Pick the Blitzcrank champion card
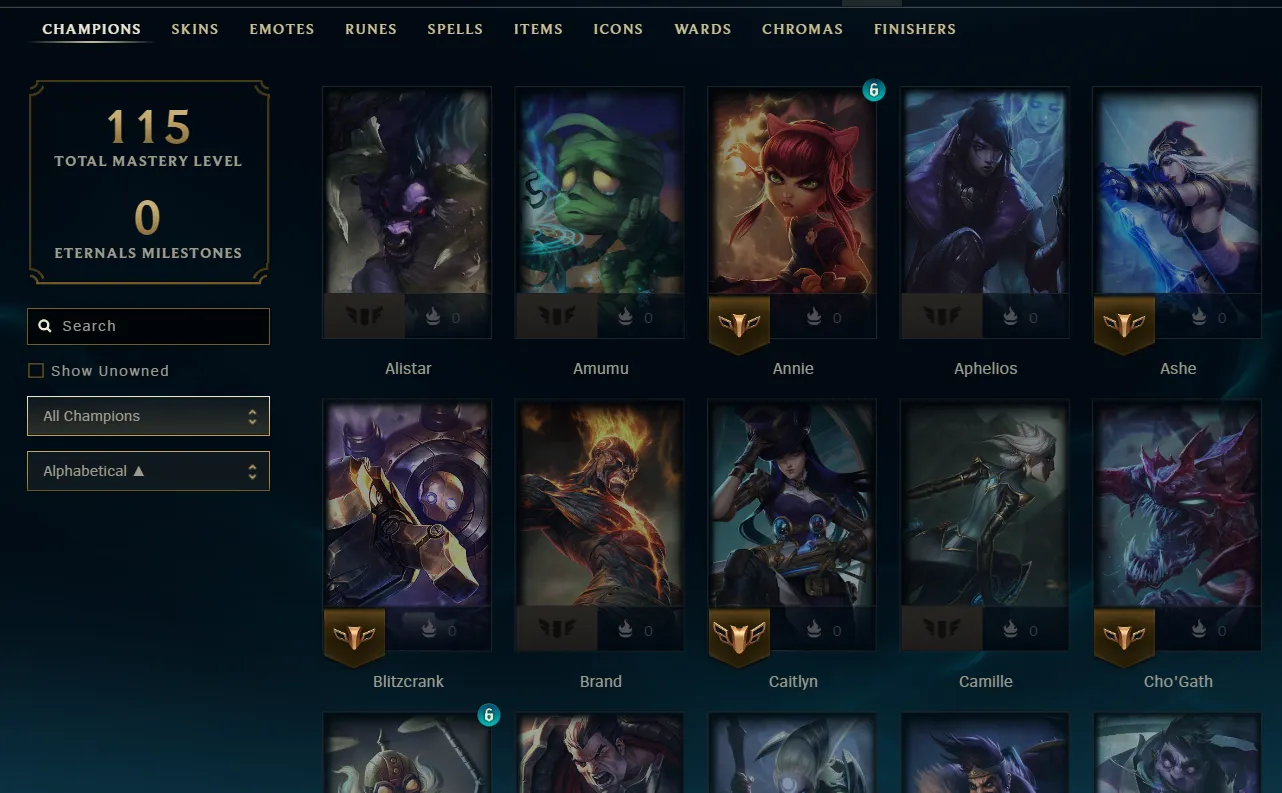Image resolution: width=1282 pixels, height=793 pixels. 407,510
